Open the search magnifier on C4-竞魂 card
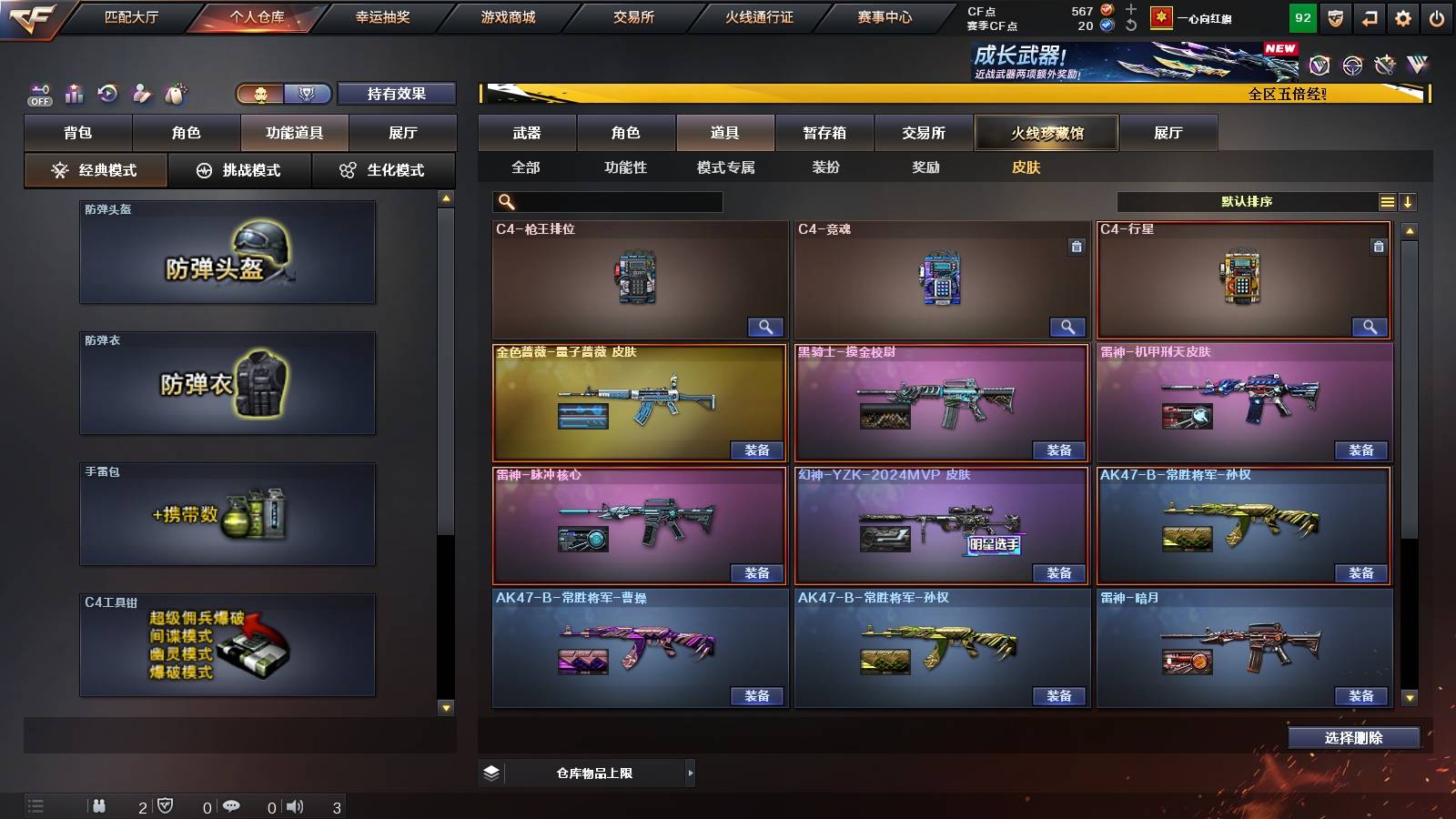The width and height of the screenshot is (1456, 819). click(1066, 327)
